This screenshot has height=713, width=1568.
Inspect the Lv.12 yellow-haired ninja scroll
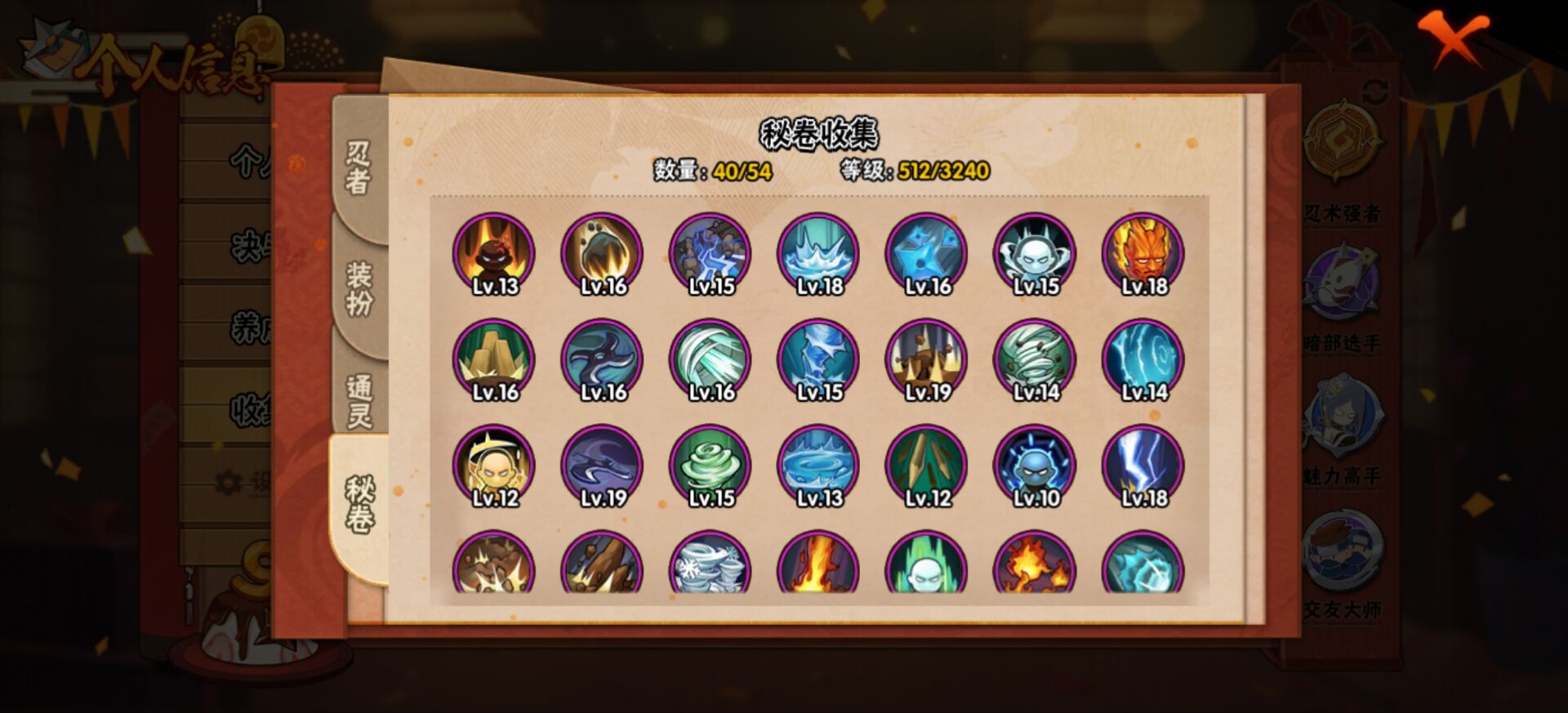coord(494,466)
